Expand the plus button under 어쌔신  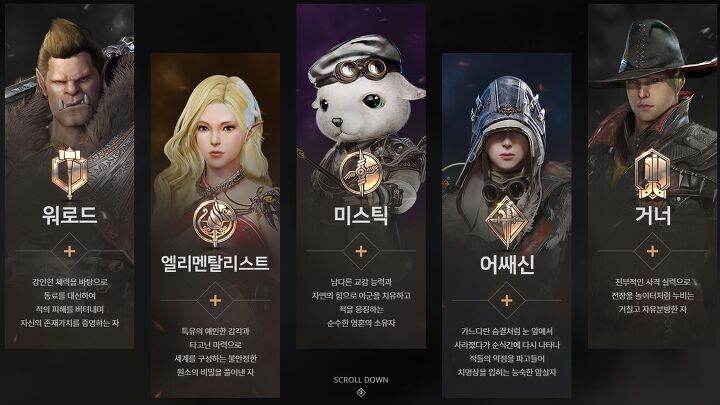[x=506, y=300]
